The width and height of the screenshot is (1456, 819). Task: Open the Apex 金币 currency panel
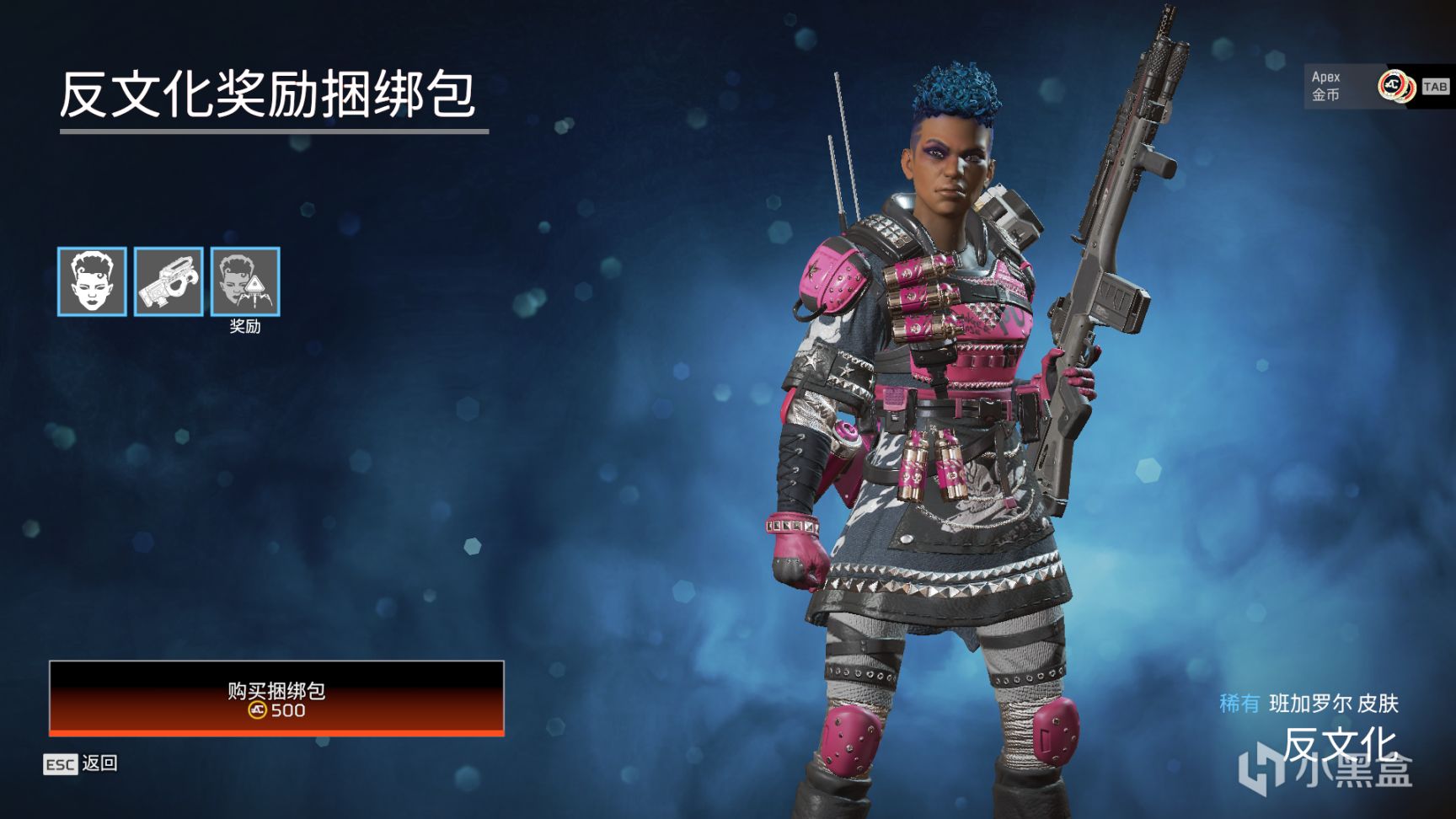pos(1327,85)
